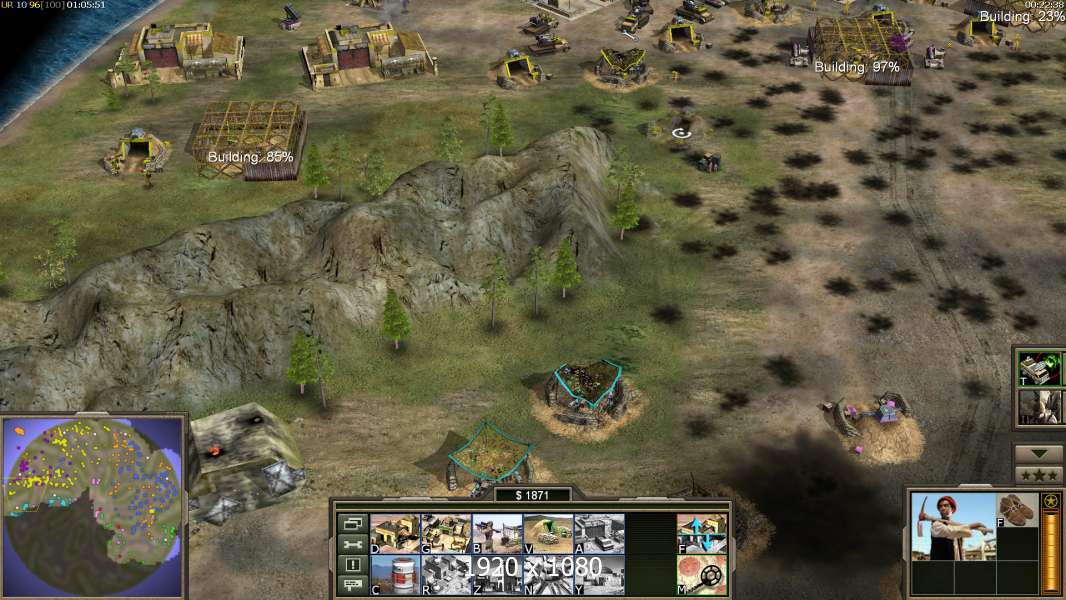The height and width of the screenshot is (600, 1066).
Task: Use the worker's shoes upgrade icon
Action: click(x=1019, y=509)
